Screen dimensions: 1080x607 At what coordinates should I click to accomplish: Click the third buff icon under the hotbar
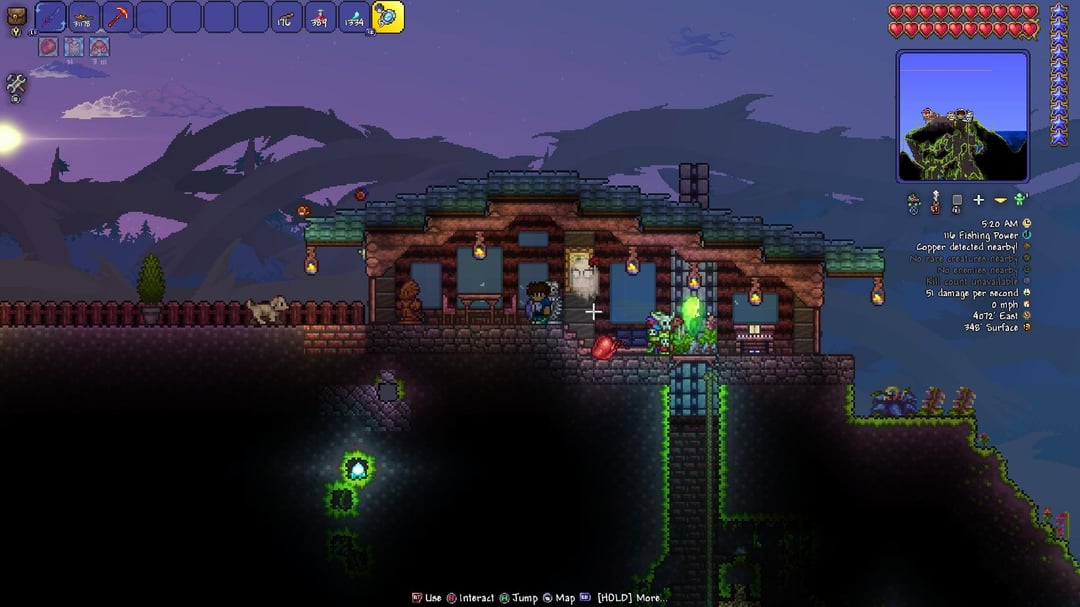[x=98, y=47]
